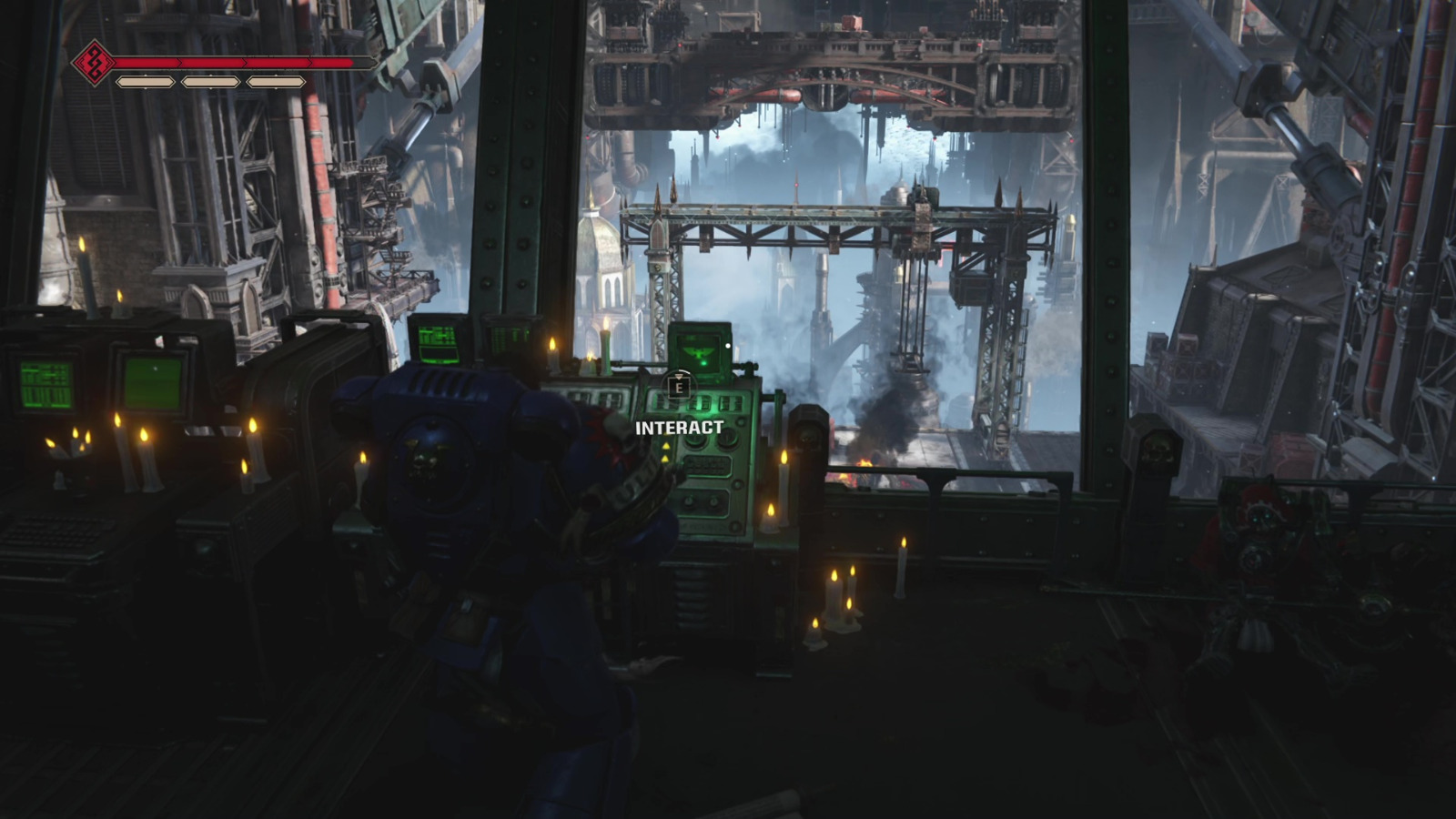Click the lower yellow triangle chevron
Screen dimensions: 1456x819
point(666,458)
